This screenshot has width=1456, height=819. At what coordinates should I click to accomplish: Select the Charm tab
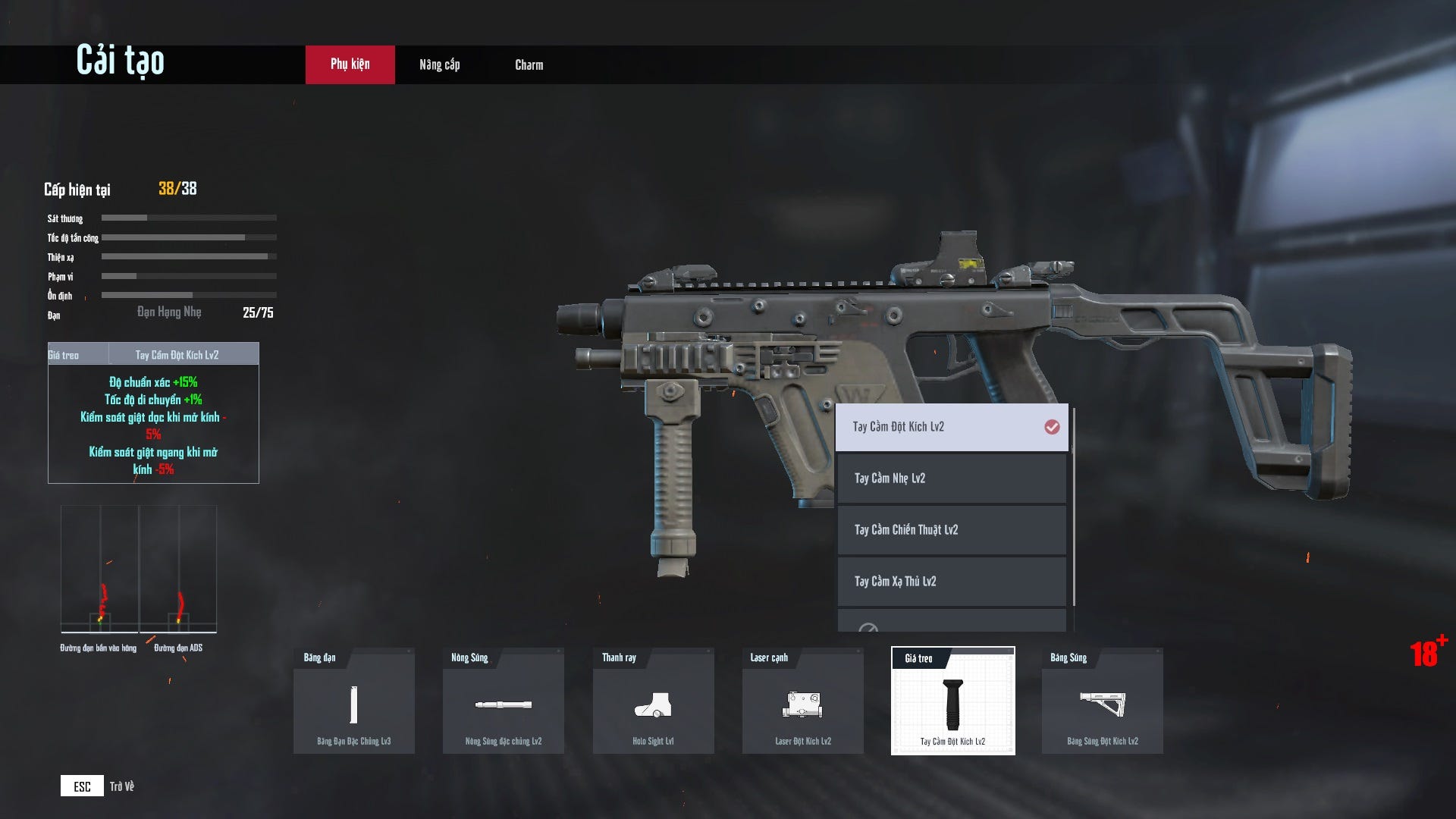529,64
